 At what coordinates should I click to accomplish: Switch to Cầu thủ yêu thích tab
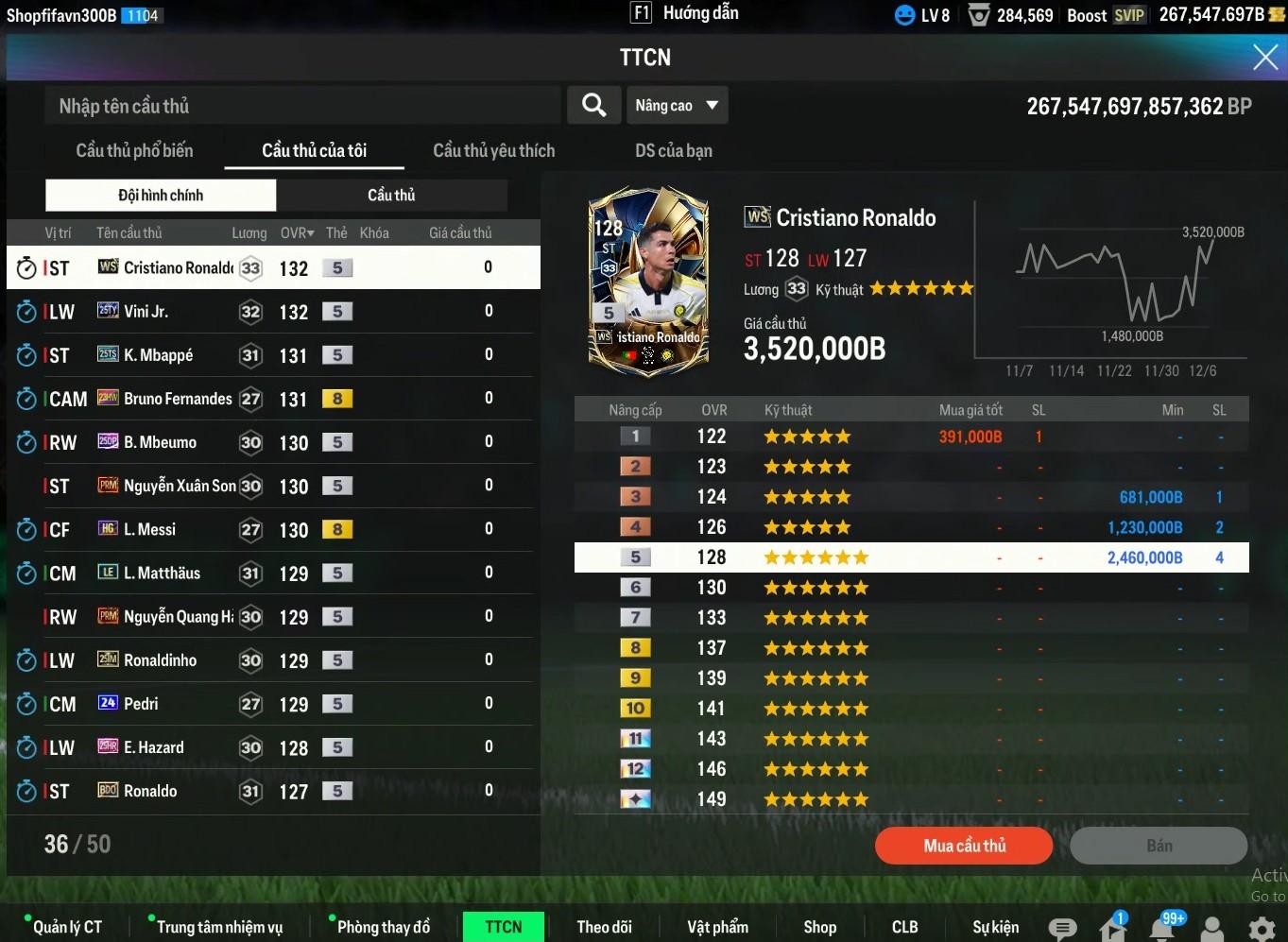click(x=493, y=150)
